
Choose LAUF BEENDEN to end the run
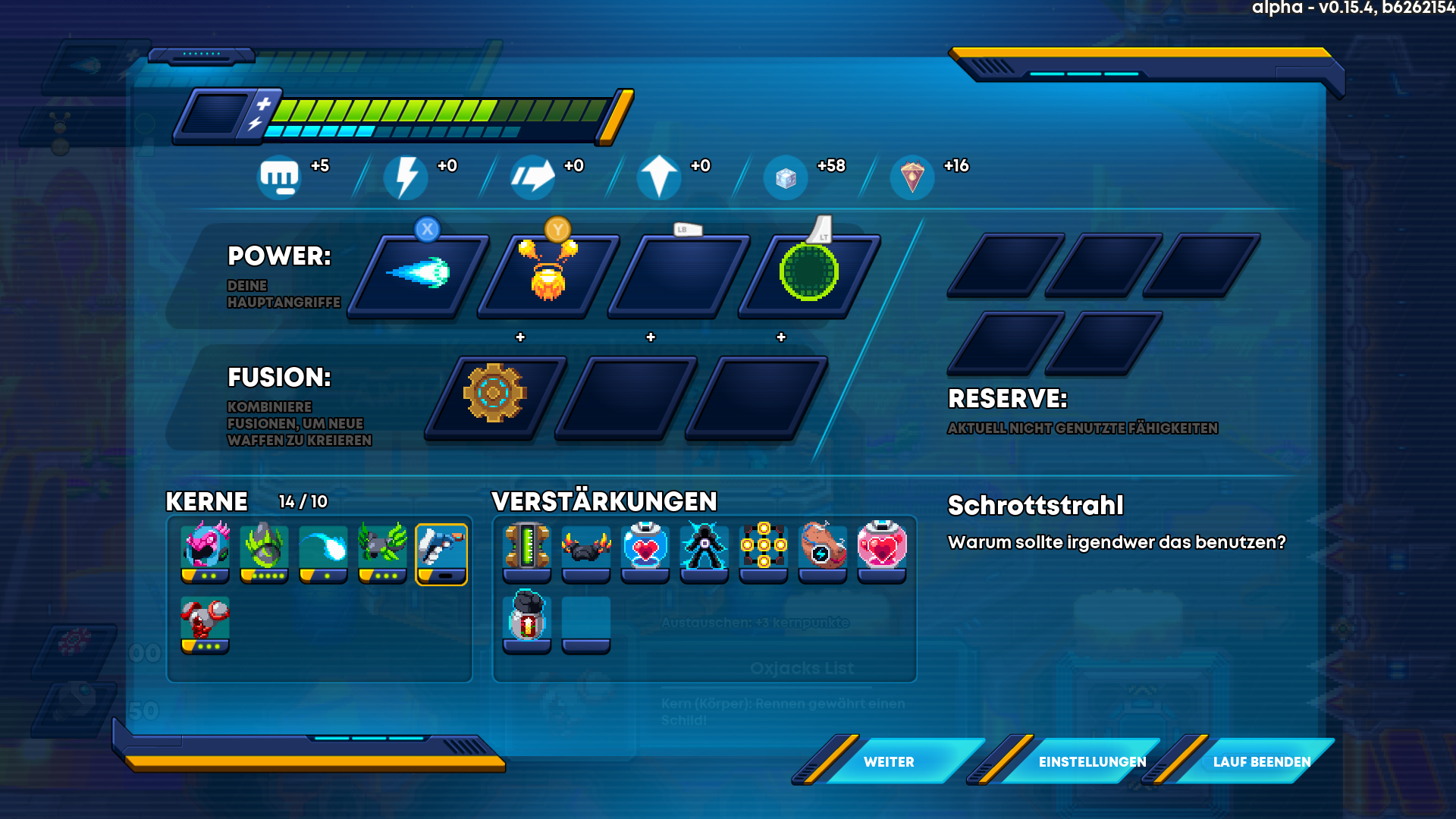pyautogui.click(x=1262, y=761)
